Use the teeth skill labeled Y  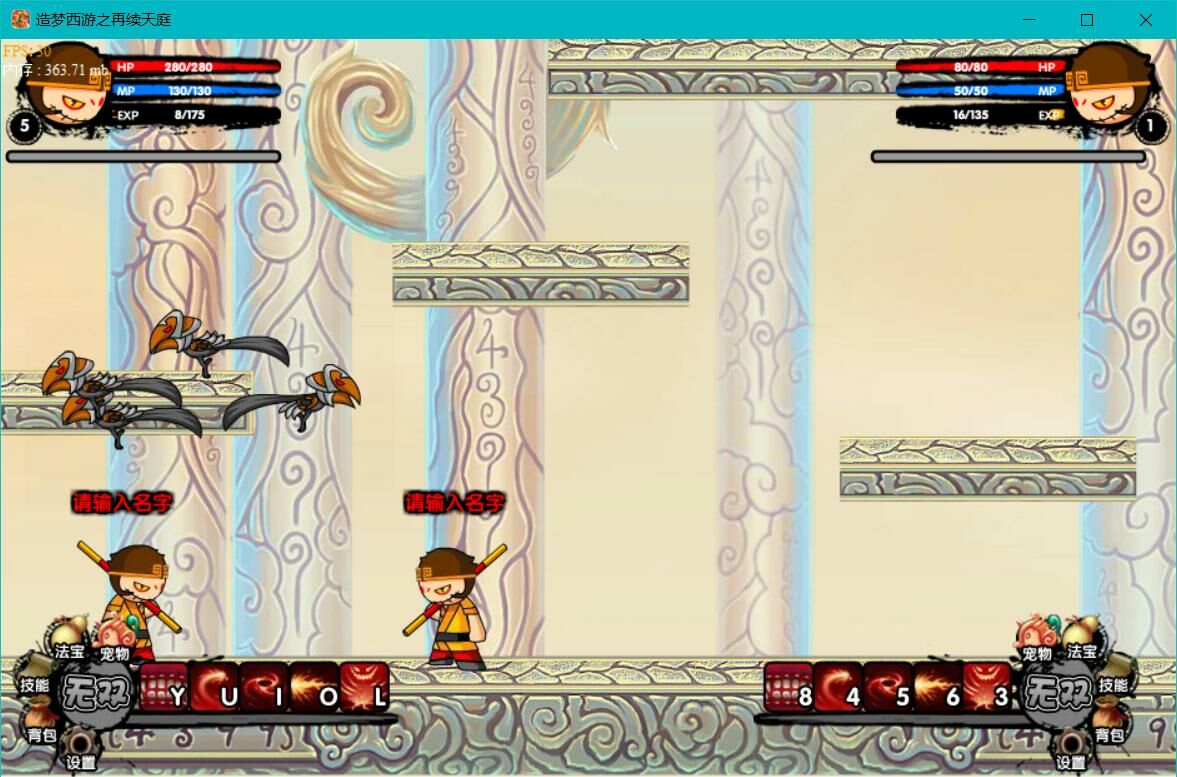click(x=164, y=687)
